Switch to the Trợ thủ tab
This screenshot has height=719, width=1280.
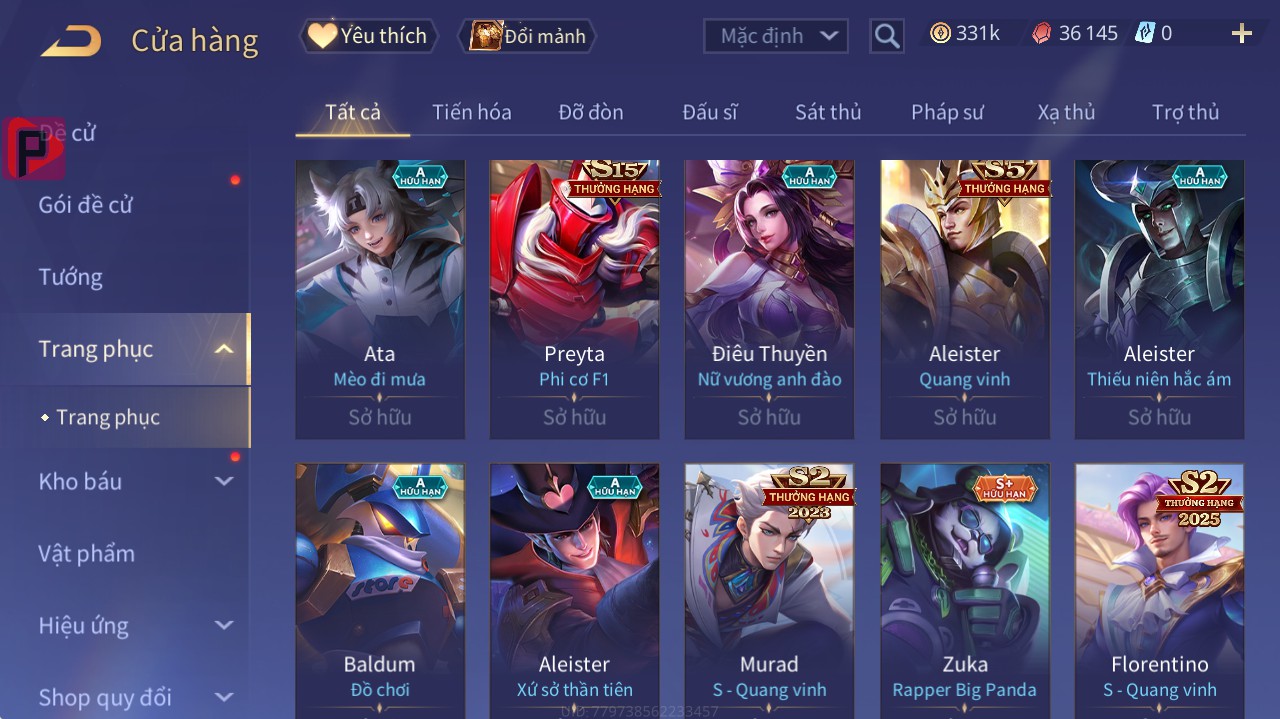tap(1185, 112)
